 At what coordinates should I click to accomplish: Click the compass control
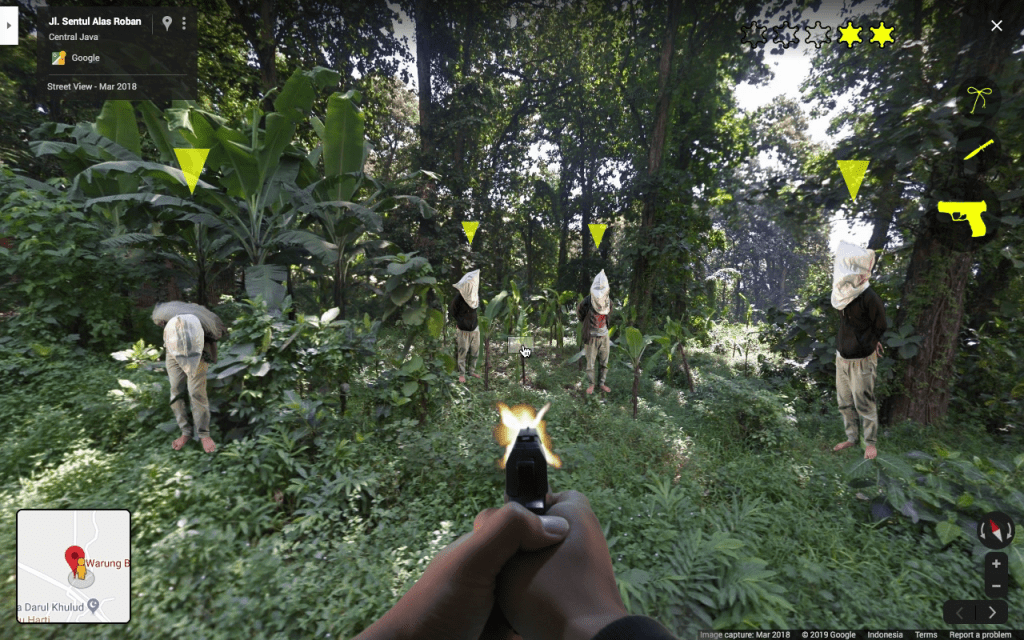(x=996, y=530)
